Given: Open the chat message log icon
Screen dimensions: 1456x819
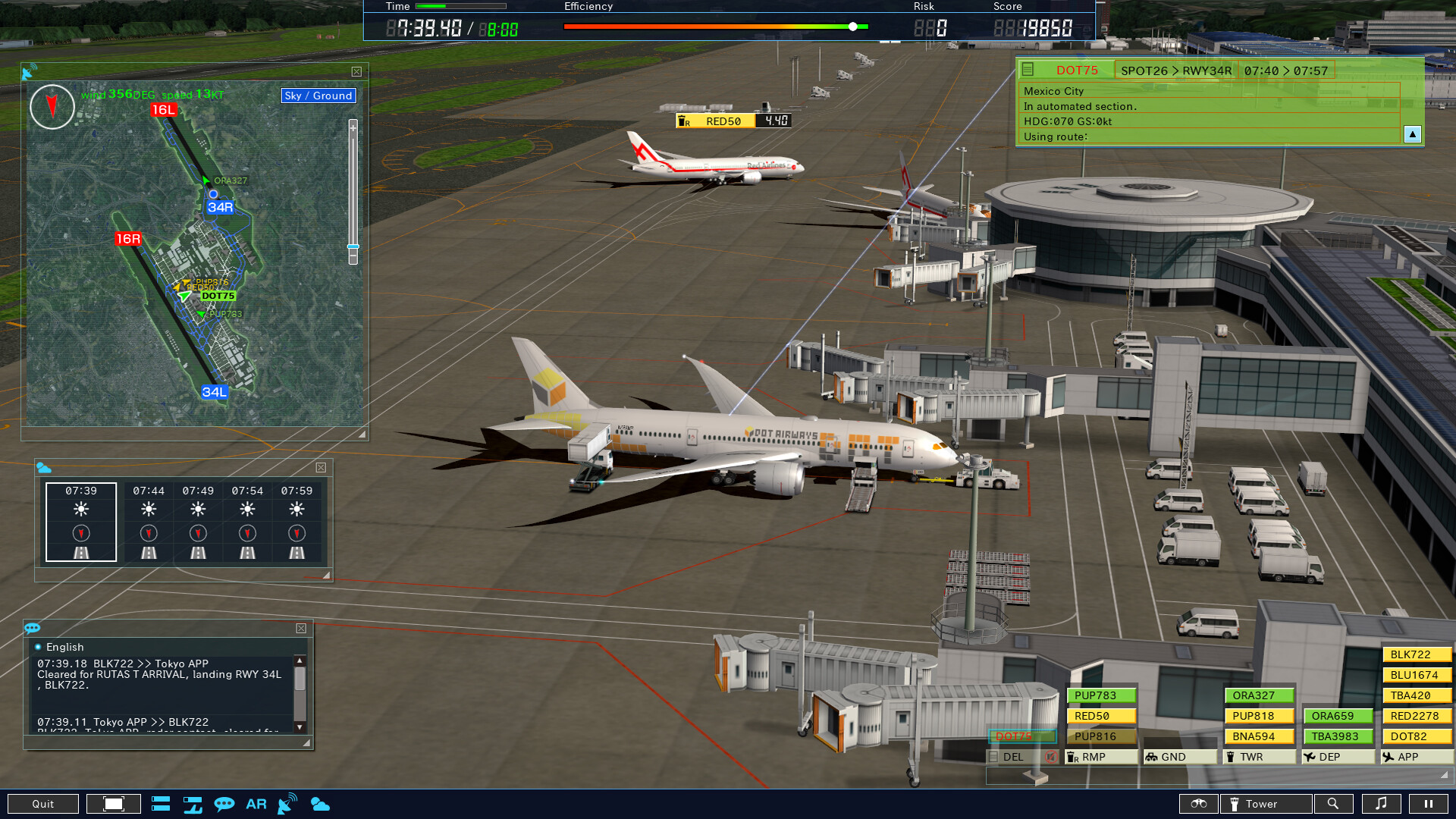Looking at the screenshot, I should (x=224, y=804).
